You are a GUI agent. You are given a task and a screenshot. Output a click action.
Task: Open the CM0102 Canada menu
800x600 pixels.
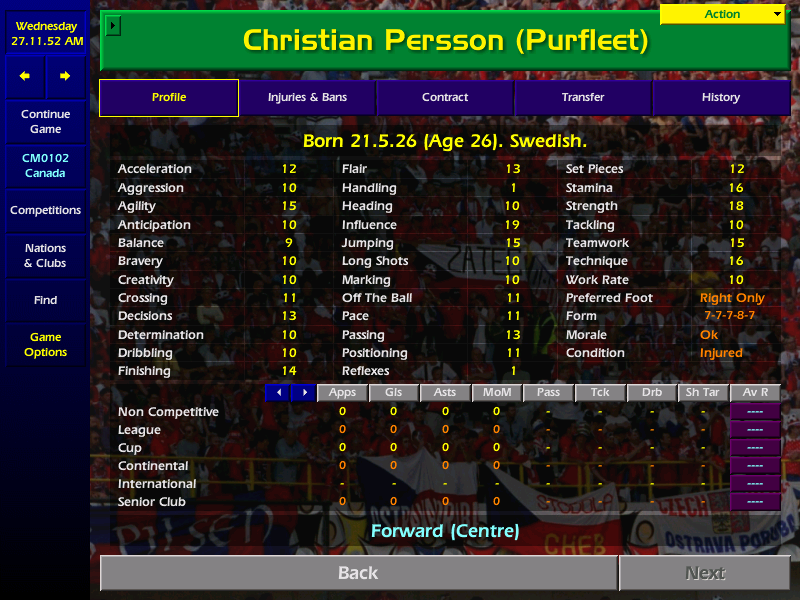click(45, 166)
